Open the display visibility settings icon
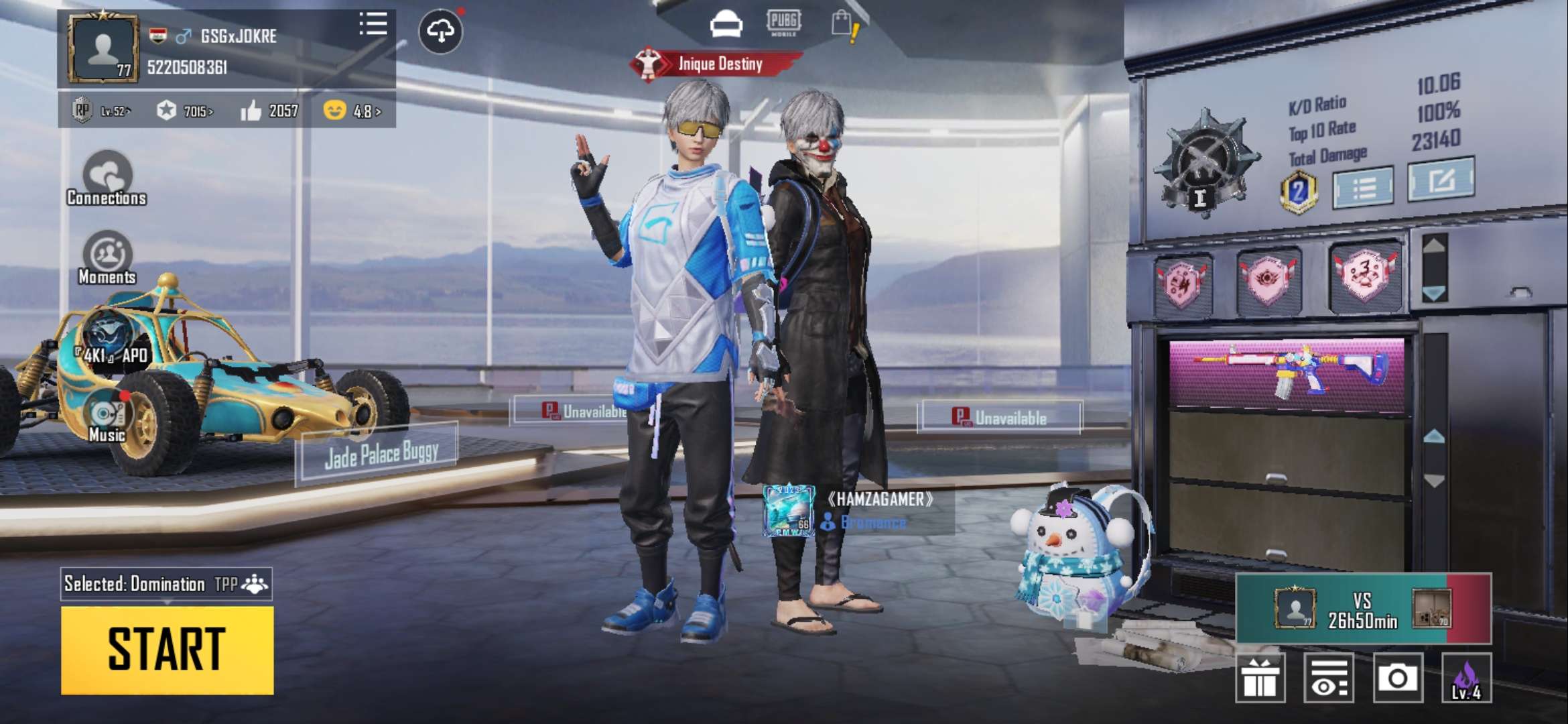The height and width of the screenshot is (724, 1568). coord(1328,678)
